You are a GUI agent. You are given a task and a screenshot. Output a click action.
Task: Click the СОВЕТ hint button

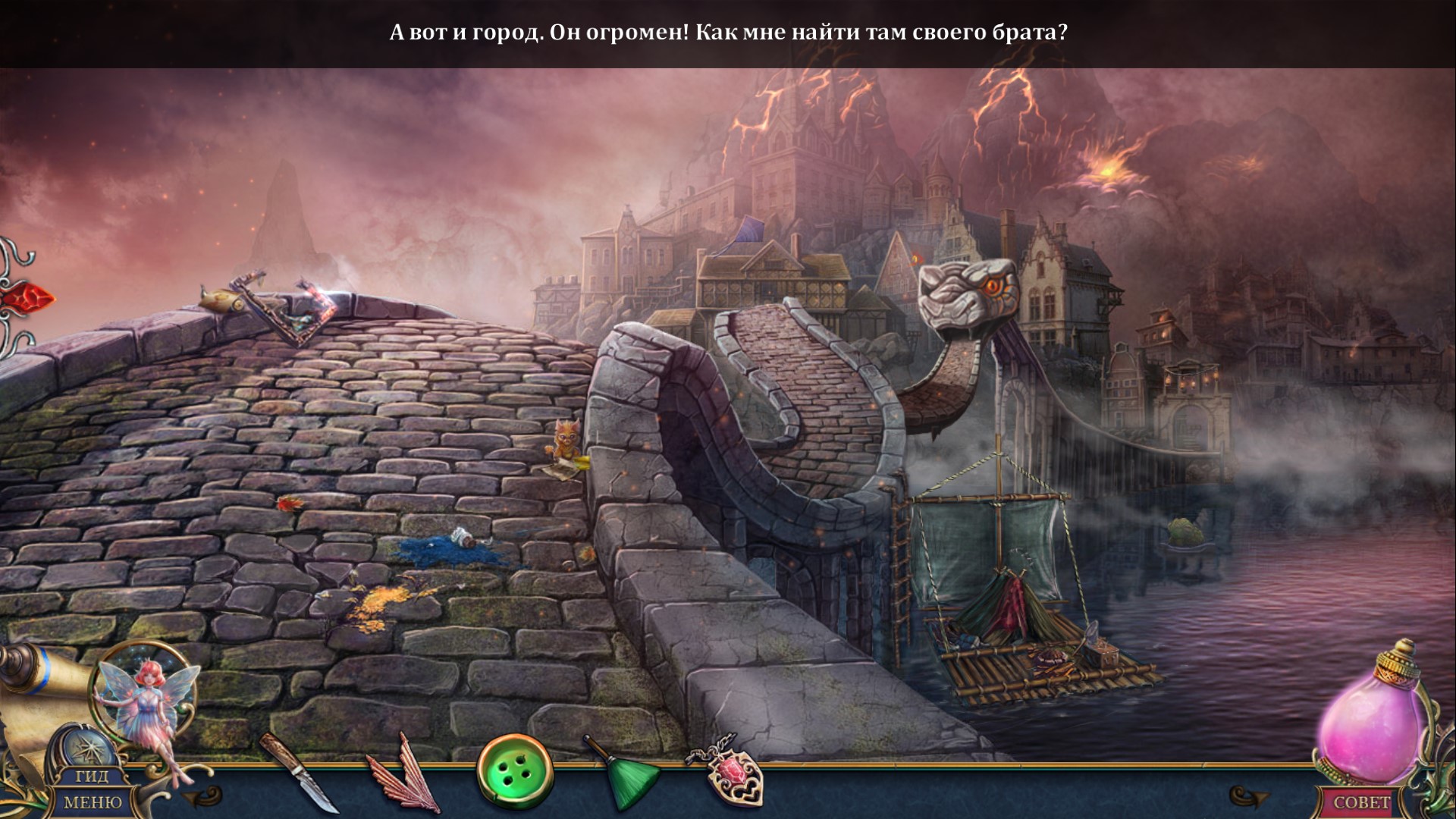(x=1362, y=802)
